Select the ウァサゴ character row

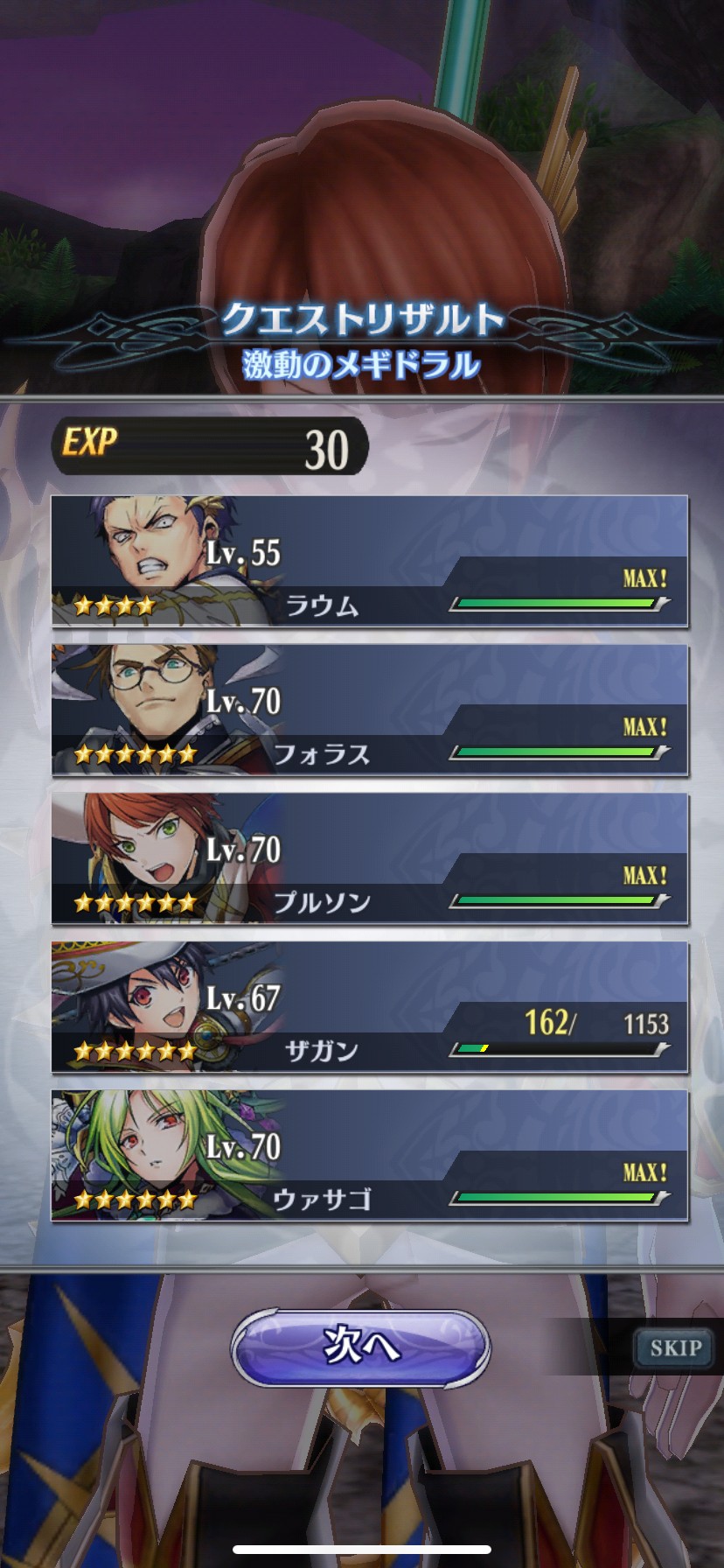(369, 1156)
